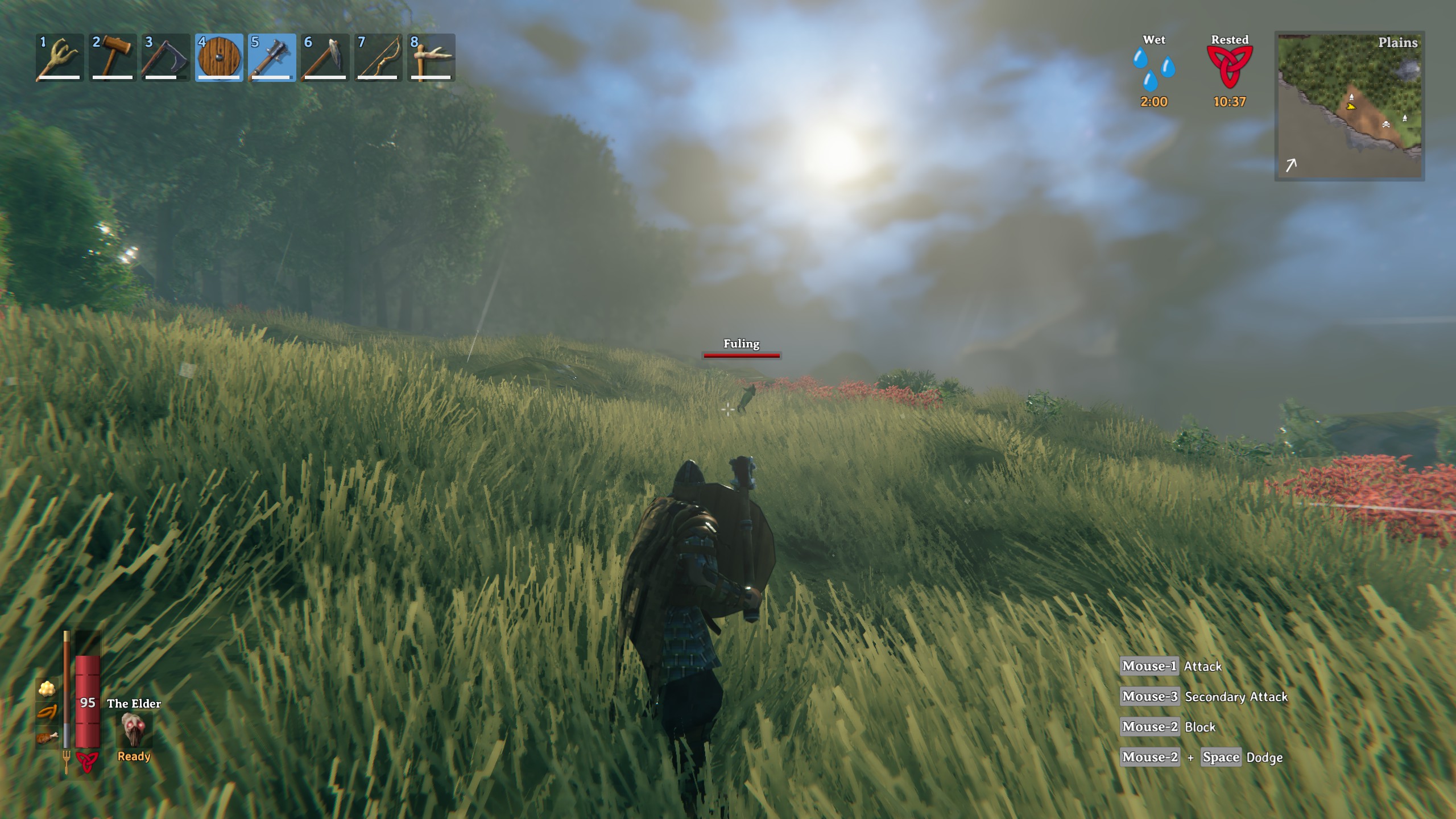Screen dimensions: 1456x819
Task: Select the cultivator in hotbar slot 1
Action: (x=59, y=58)
